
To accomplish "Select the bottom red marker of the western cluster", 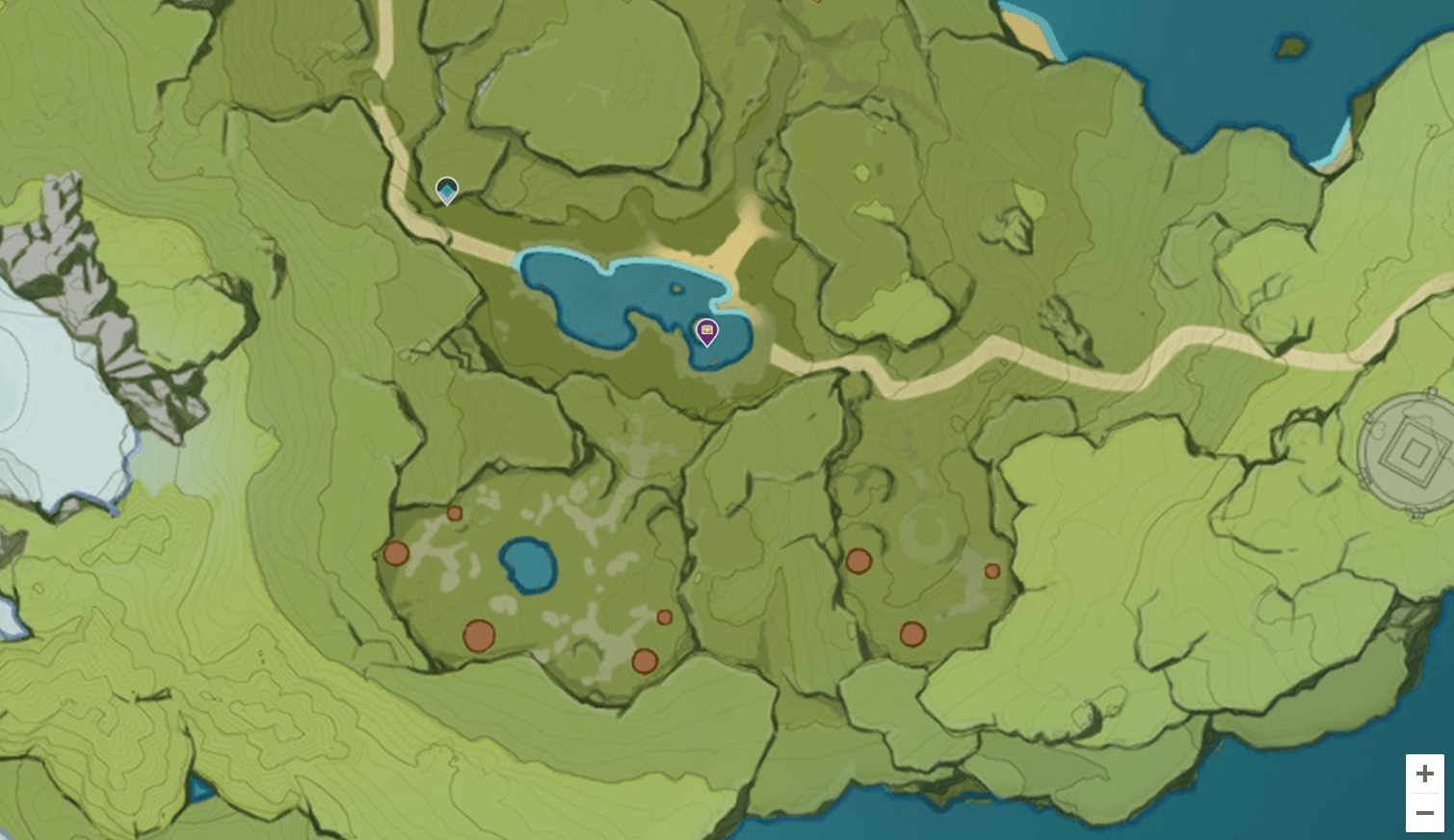I will tap(644, 661).
